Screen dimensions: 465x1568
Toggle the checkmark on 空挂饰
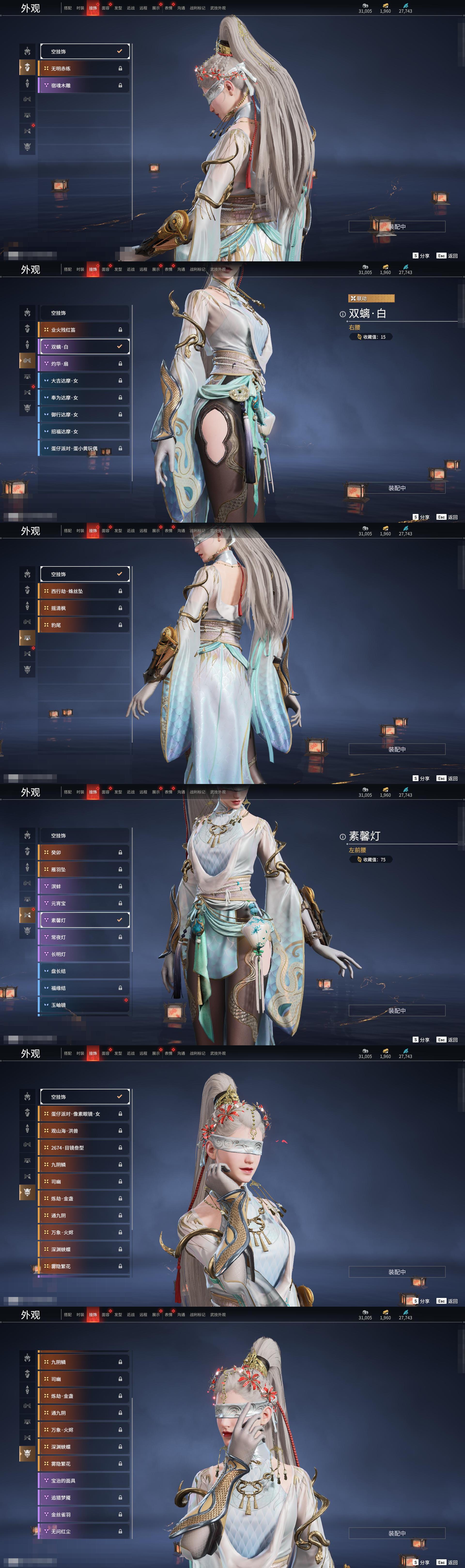(119, 51)
